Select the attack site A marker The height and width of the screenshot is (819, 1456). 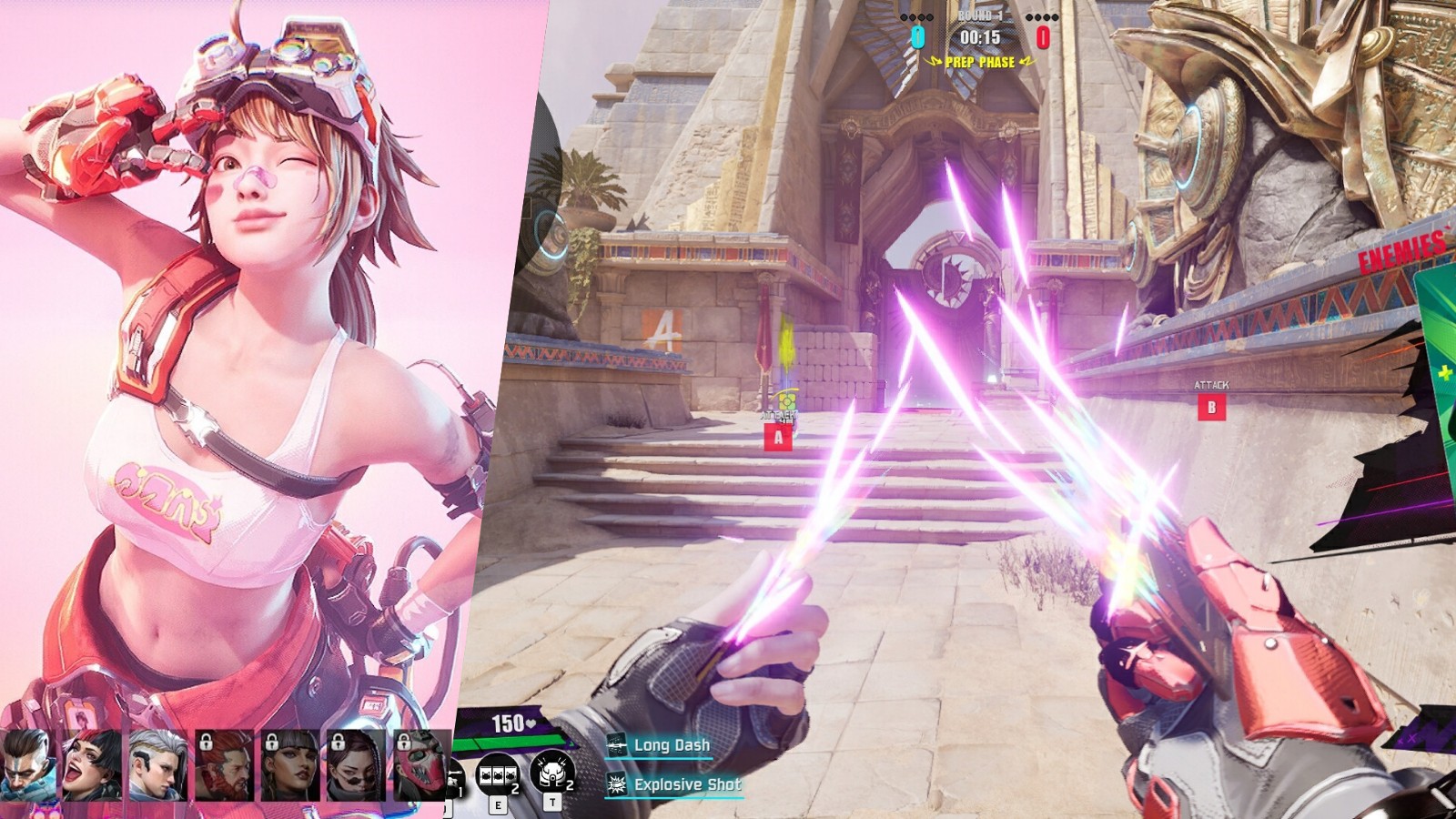click(778, 438)
